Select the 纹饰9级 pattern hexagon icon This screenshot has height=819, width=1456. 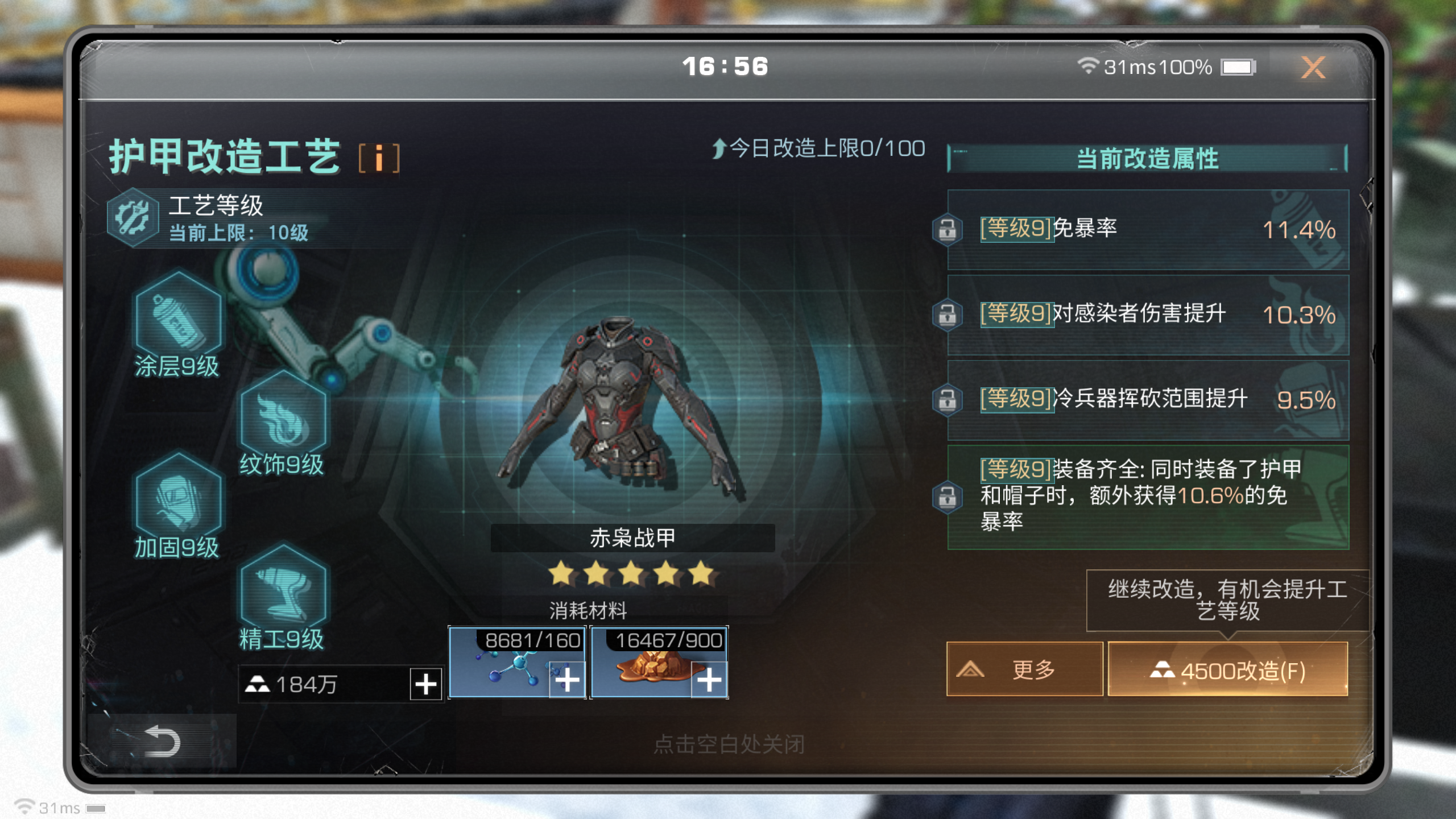click(283, 421)
